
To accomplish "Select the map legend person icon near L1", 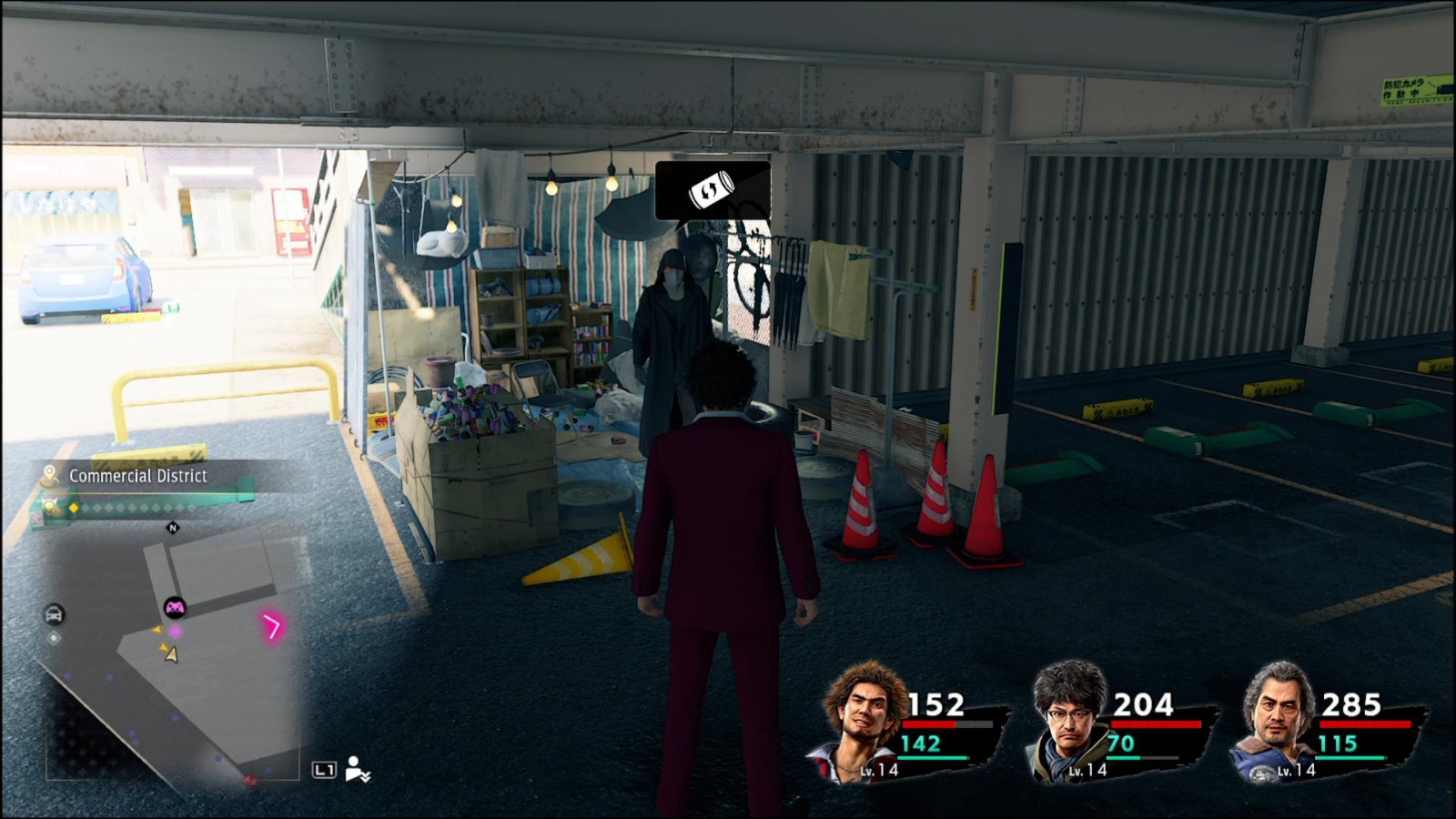I will click(x=356, y=769).
